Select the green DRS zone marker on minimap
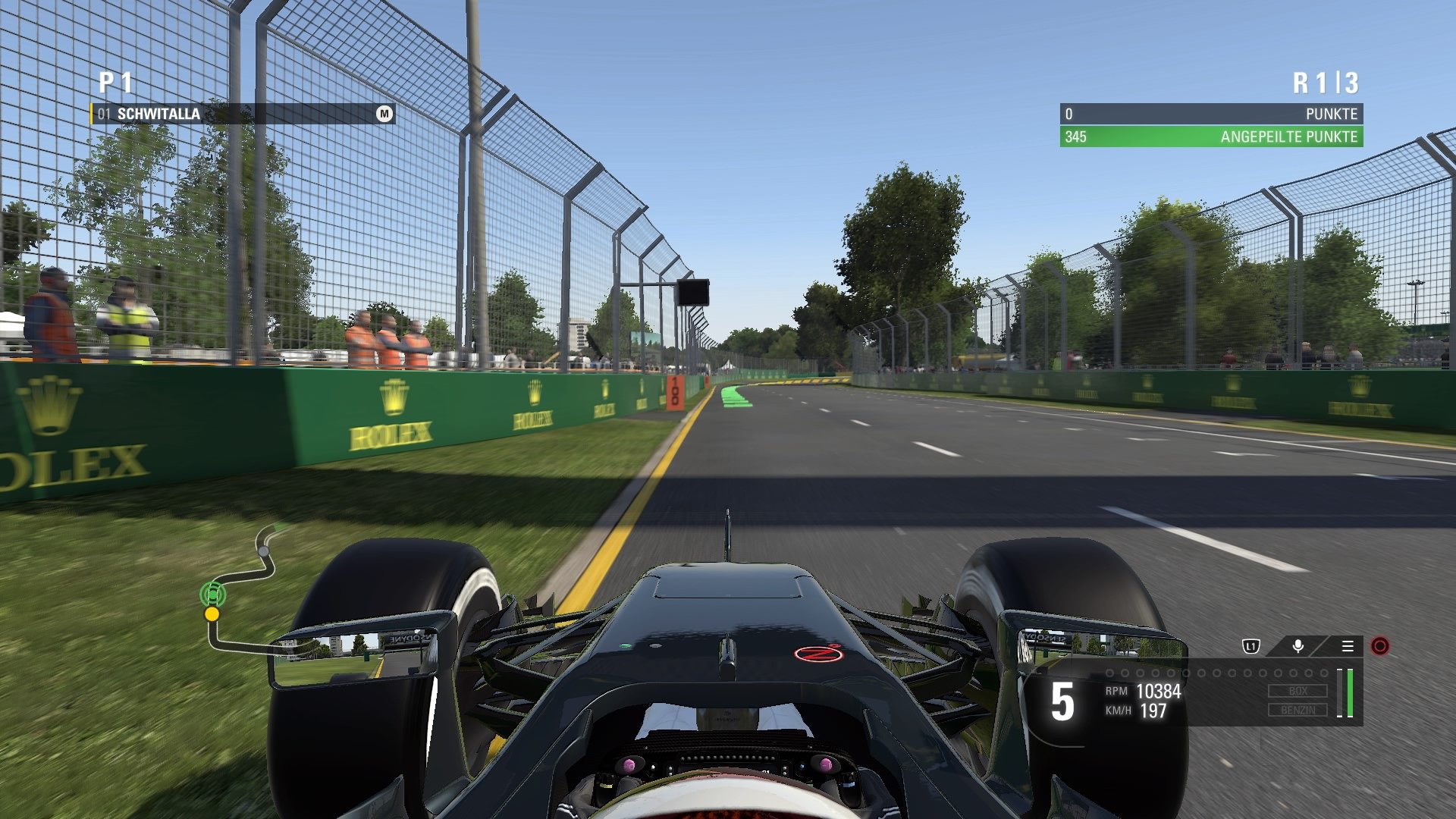Image resolution: width=1456 pixels, height=819 pixels. click(213, 595)
